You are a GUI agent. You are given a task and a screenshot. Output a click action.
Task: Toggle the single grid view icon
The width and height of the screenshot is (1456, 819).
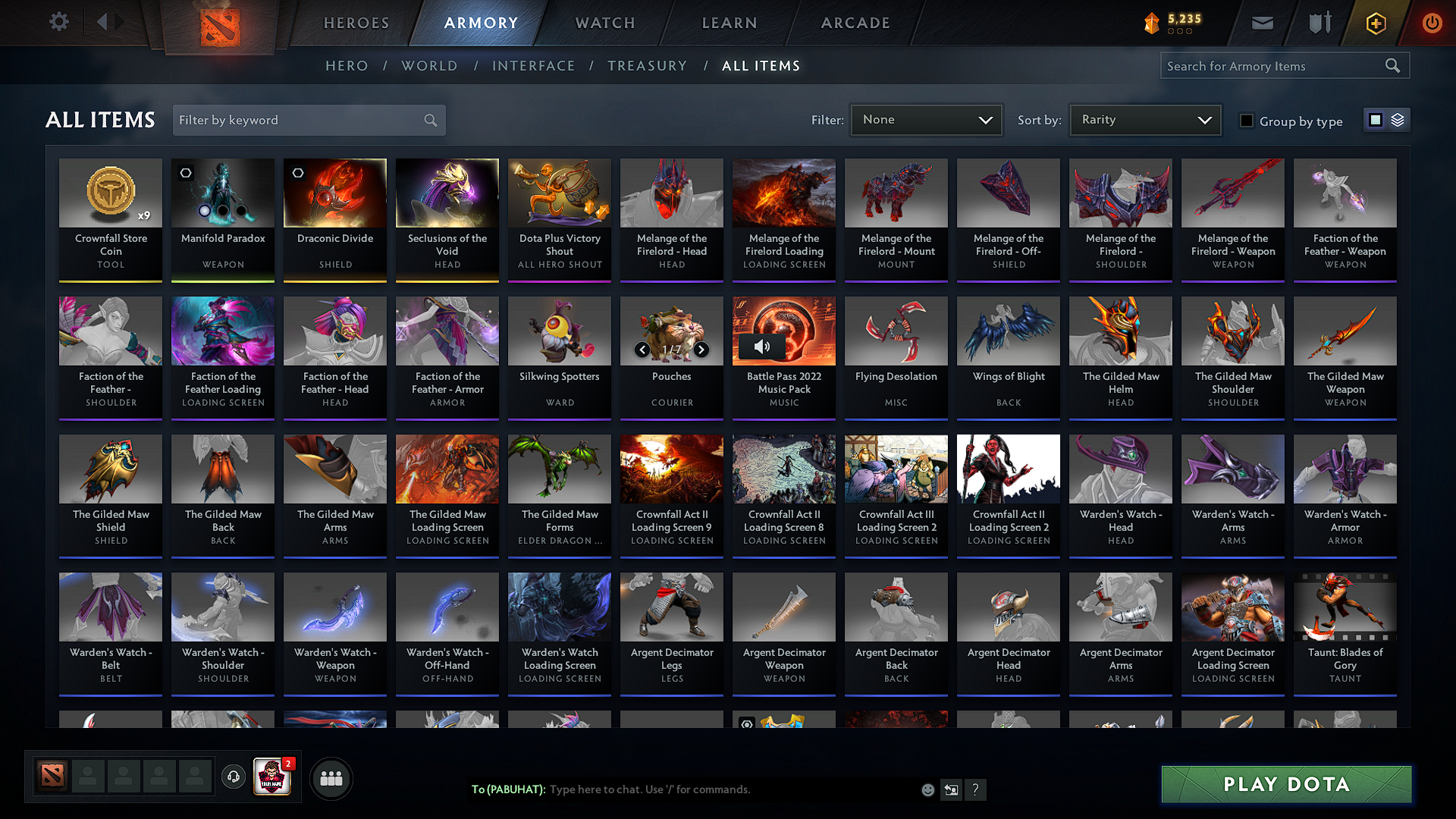click(x=1376, y=119)
